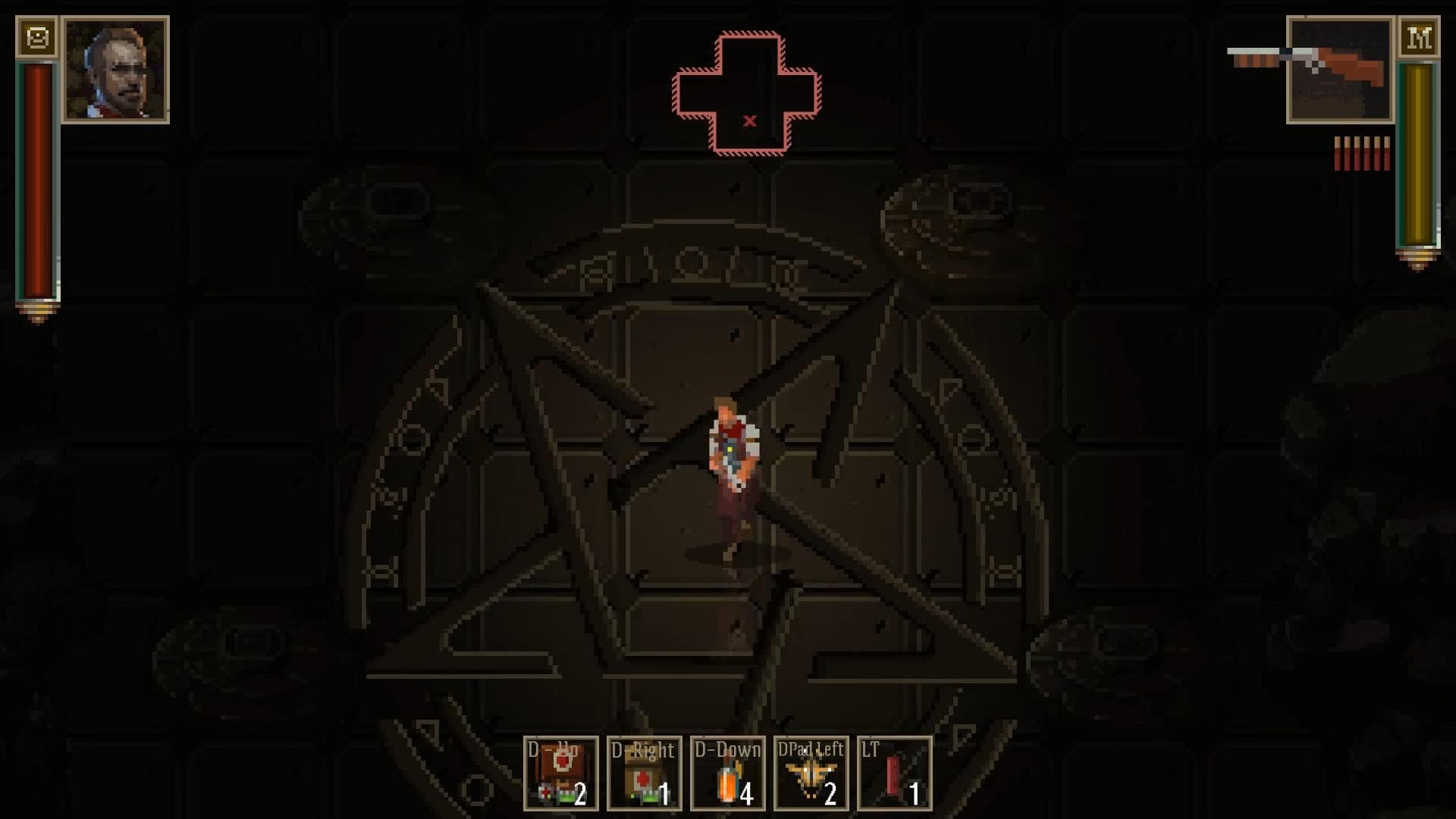This screenshot has height=819, width=1456.
Task: Choose the red dynamite stick slot
Action: [x=895, y=773]
